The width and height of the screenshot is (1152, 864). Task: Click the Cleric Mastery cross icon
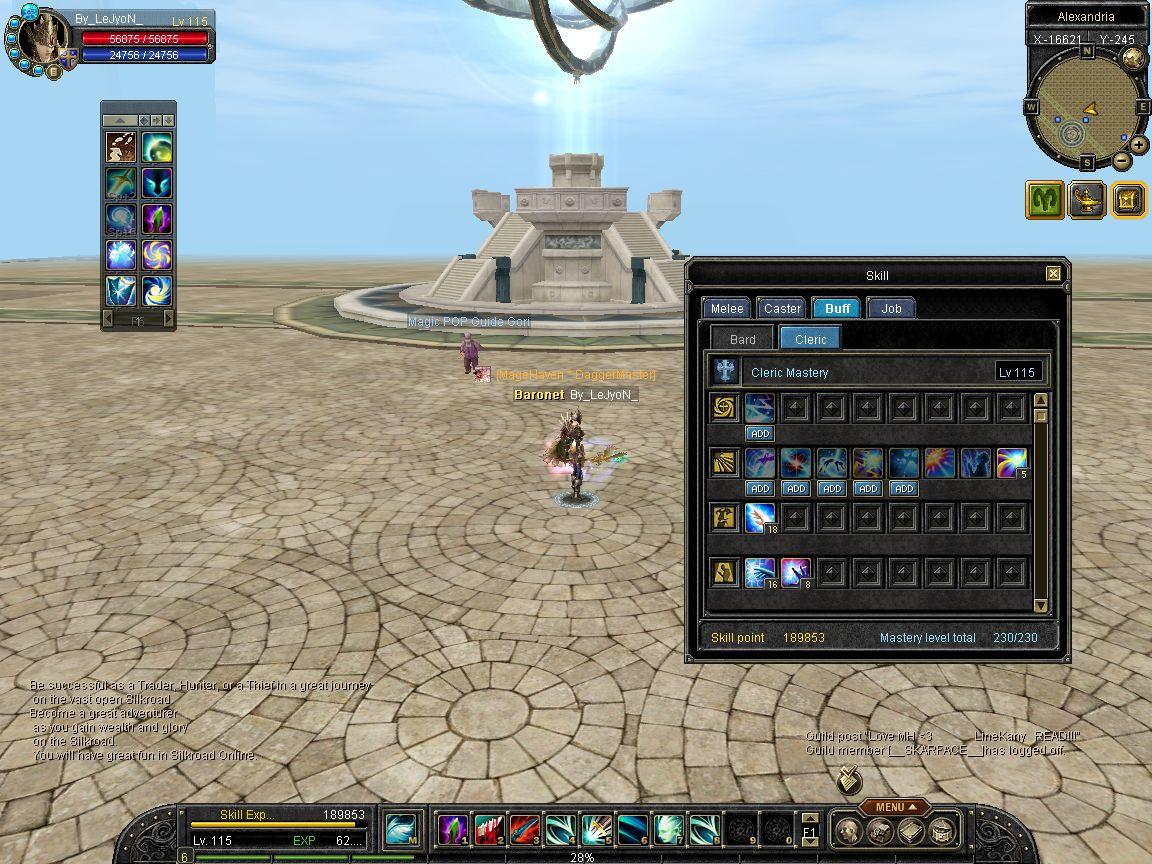[725, 372]
